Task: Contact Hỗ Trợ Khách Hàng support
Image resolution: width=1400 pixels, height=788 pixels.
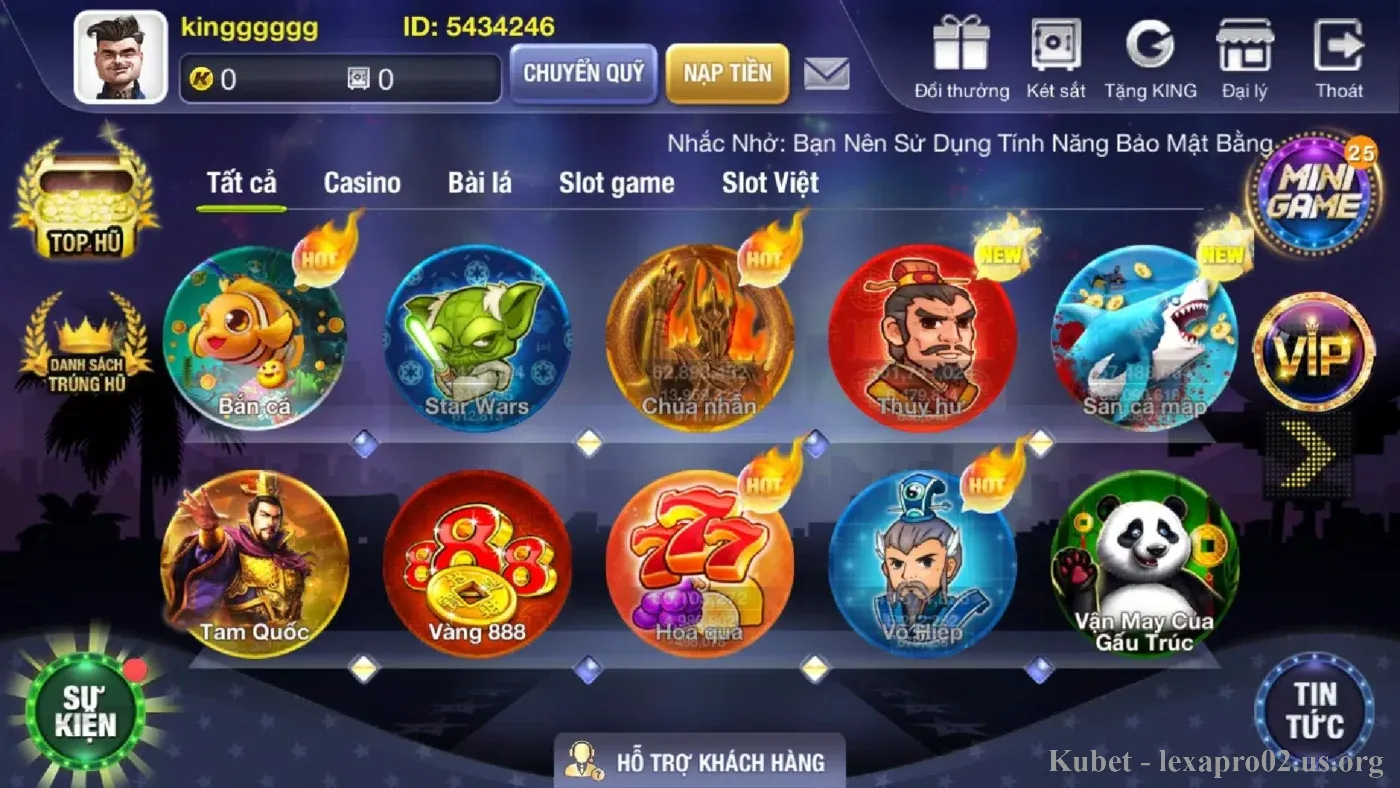Action: pos(699,762)
